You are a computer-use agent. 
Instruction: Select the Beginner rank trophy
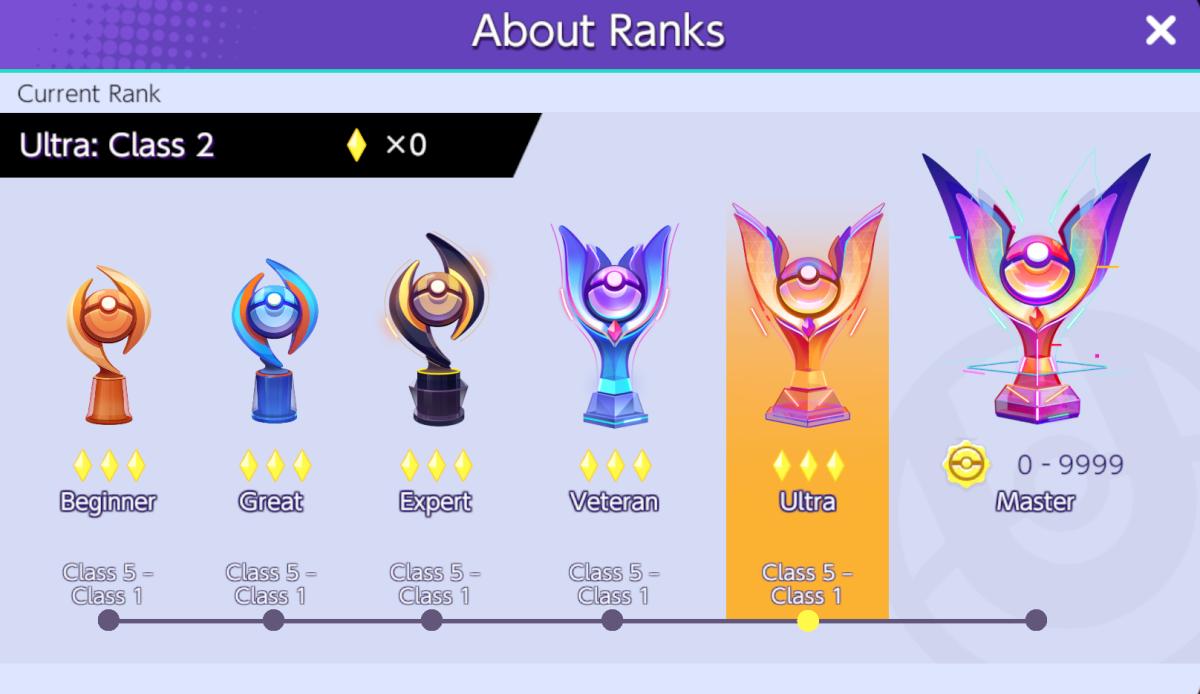click(108, 345)
